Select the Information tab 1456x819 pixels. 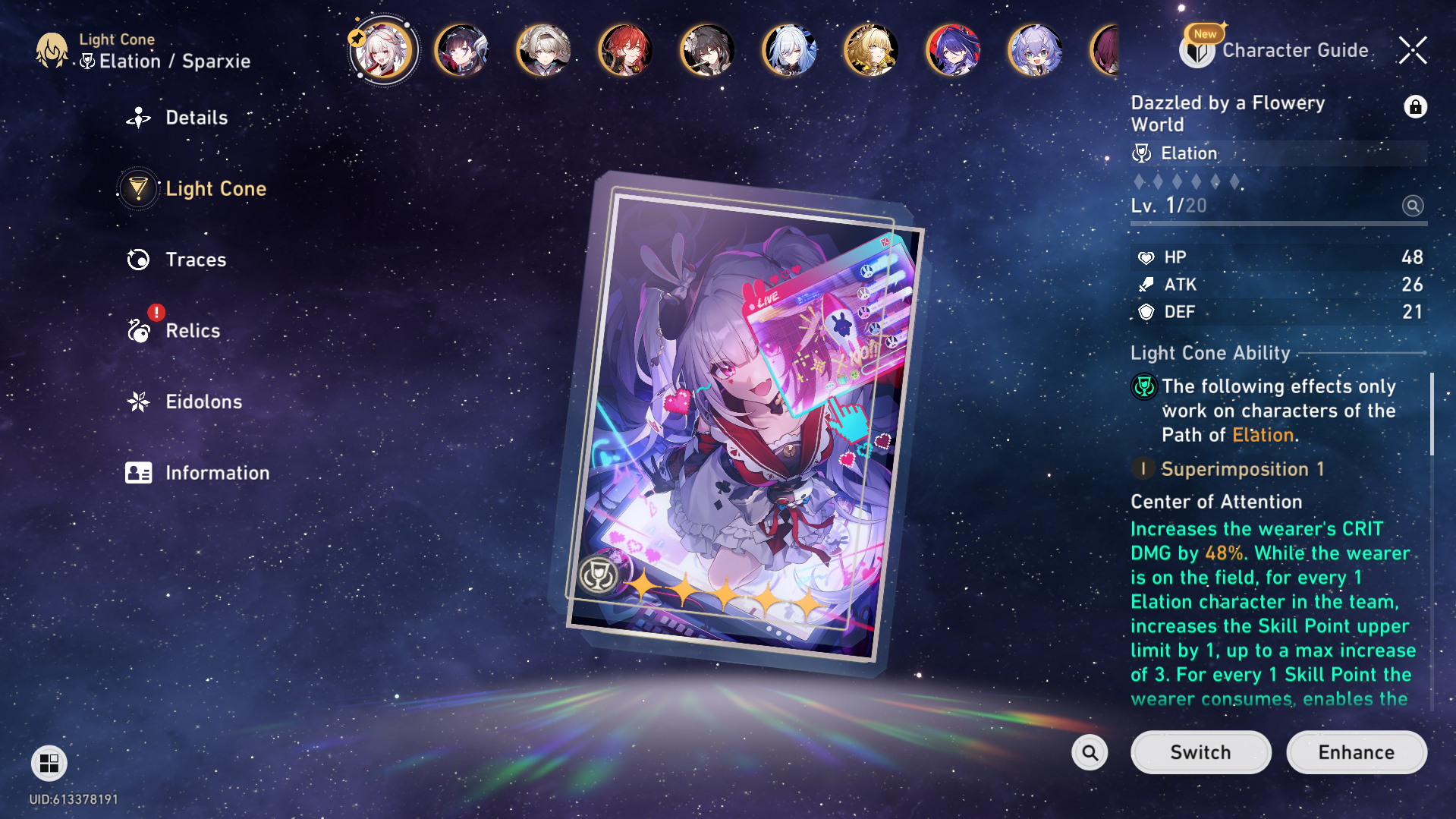click(217, 473)
